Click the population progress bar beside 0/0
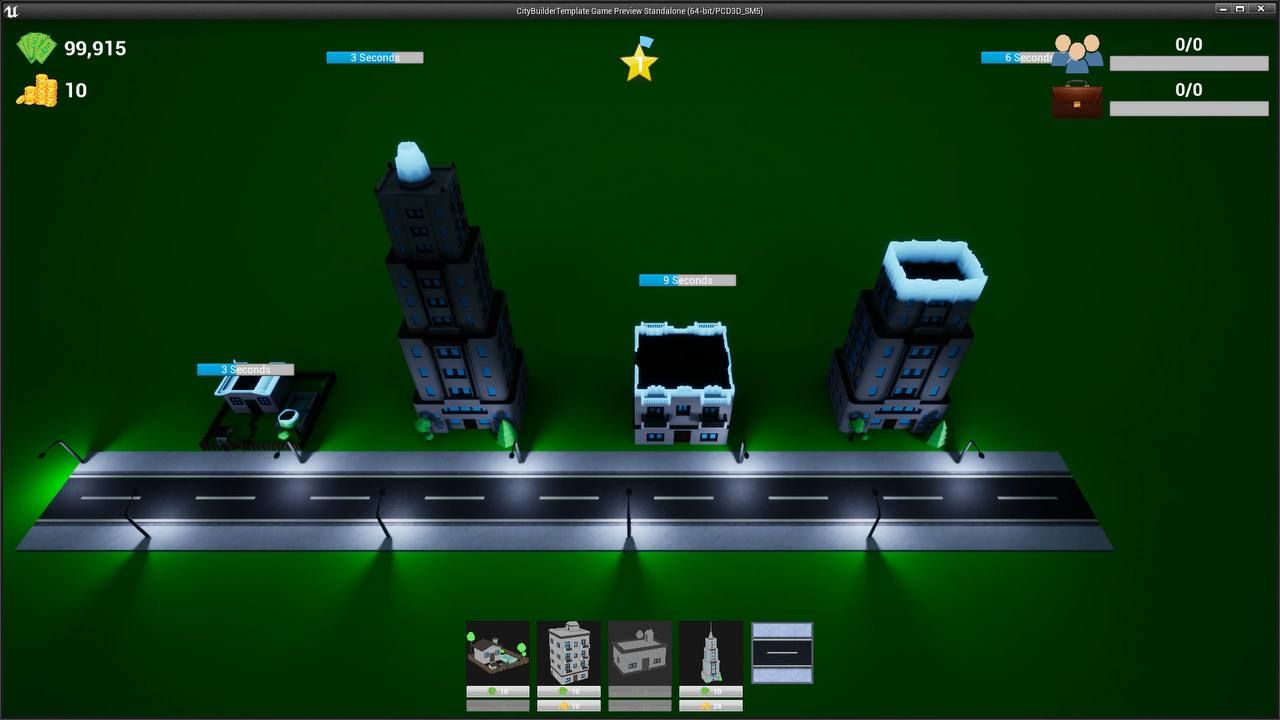 pos(1188,63)
